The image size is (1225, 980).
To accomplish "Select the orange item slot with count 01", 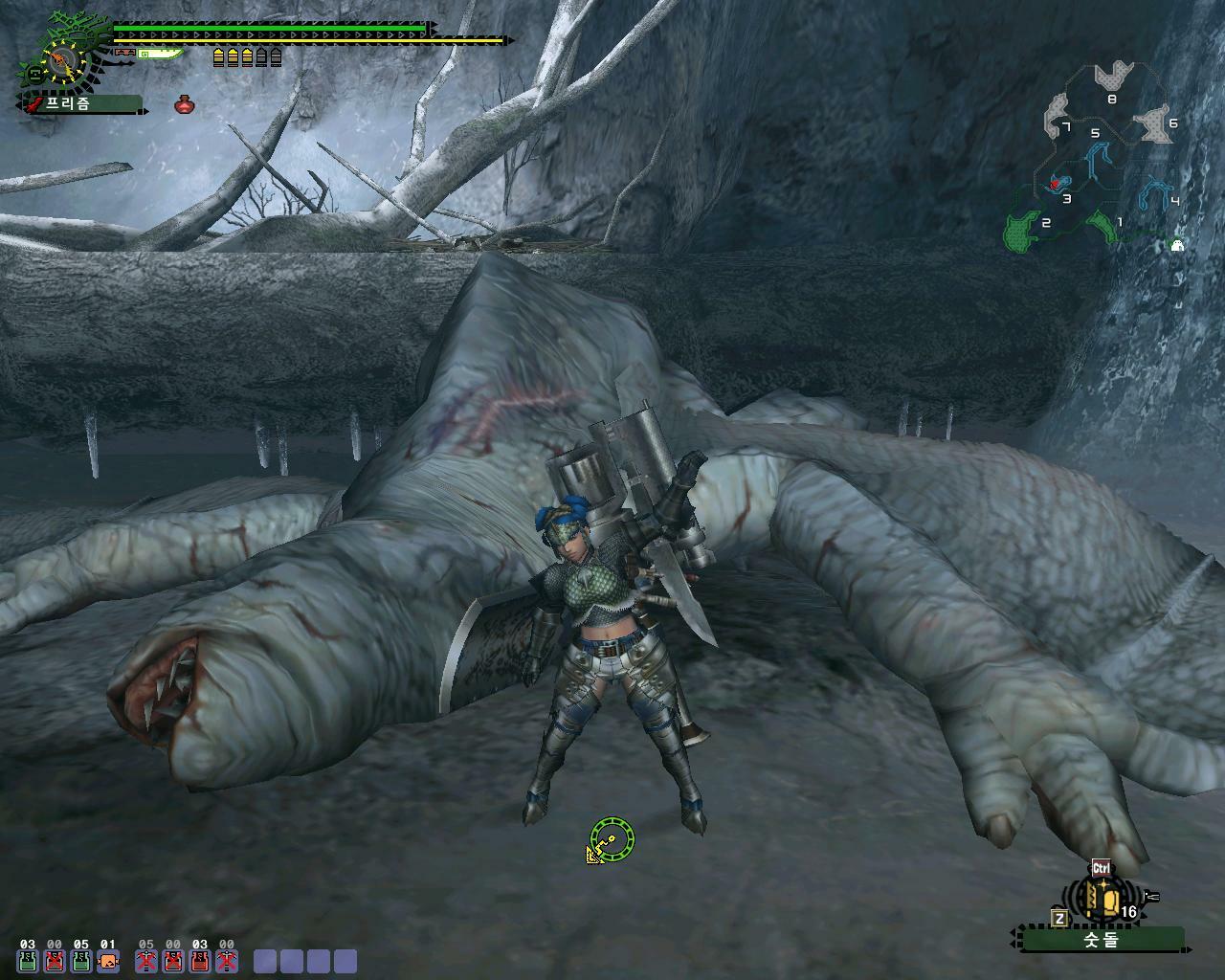I will click(108, 961).
